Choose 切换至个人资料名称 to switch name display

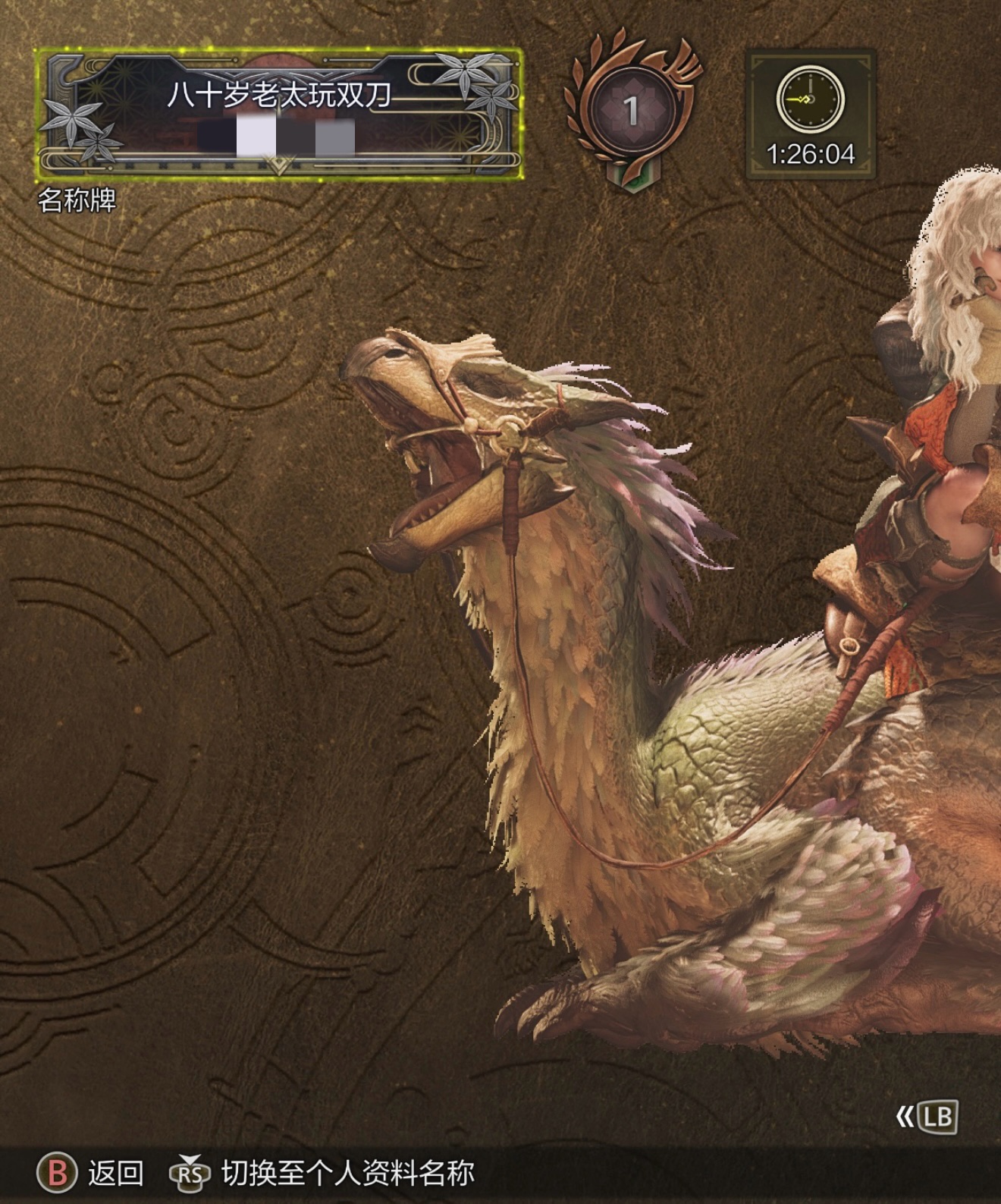(347, 1172)
